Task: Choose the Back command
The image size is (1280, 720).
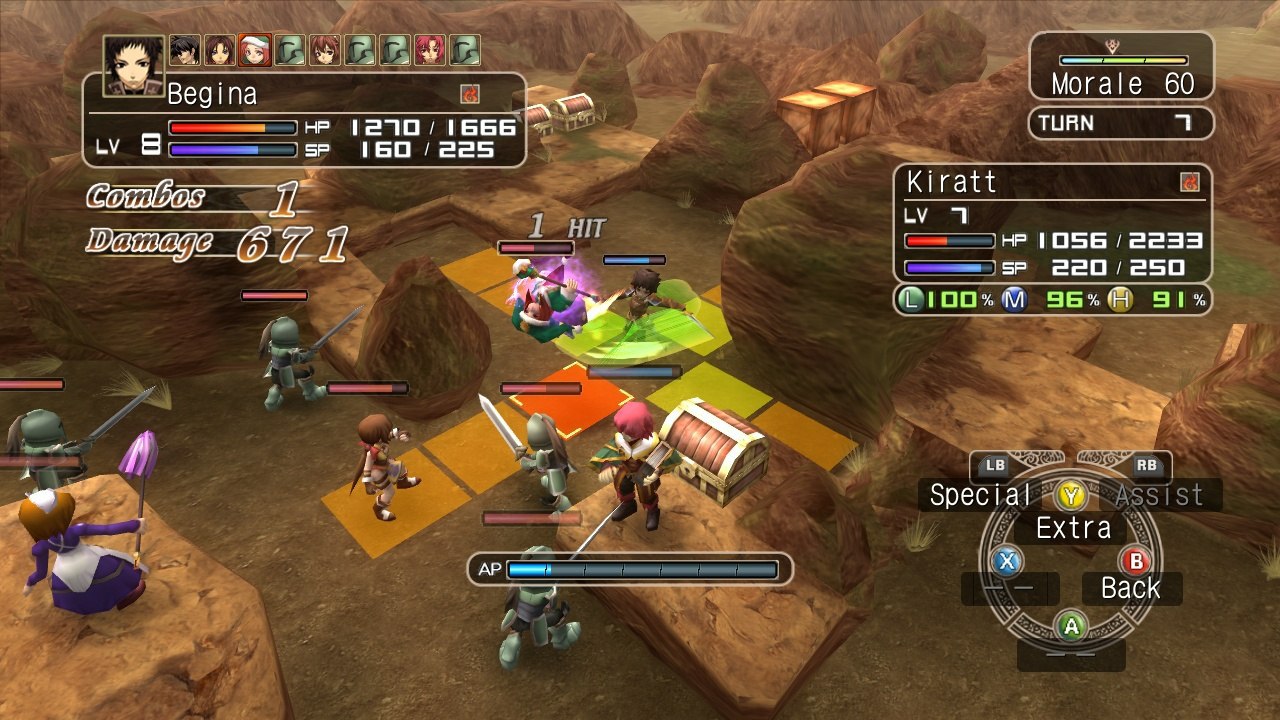Action: coord(1131,588)
